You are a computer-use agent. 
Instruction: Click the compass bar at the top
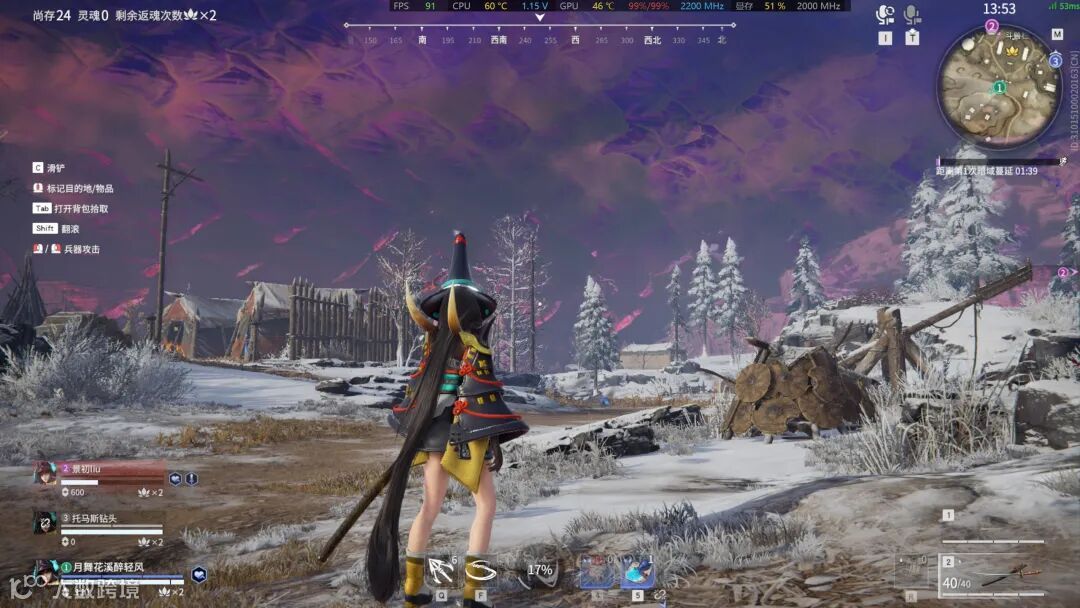(539, 33)
